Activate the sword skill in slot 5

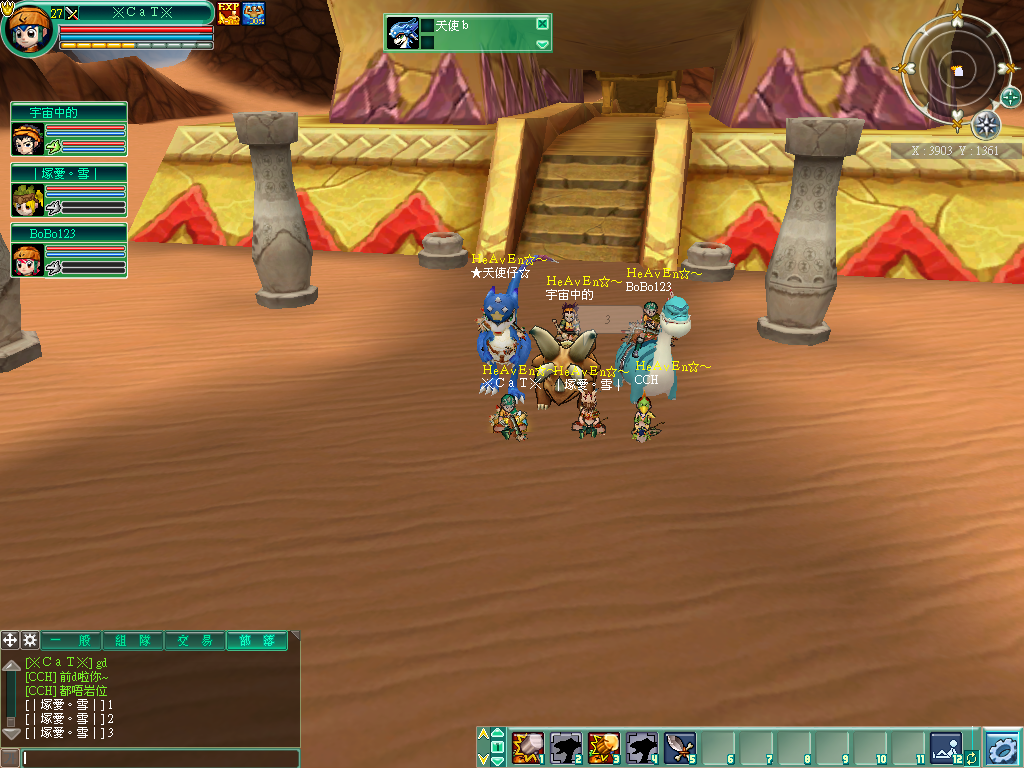point(679,746)
